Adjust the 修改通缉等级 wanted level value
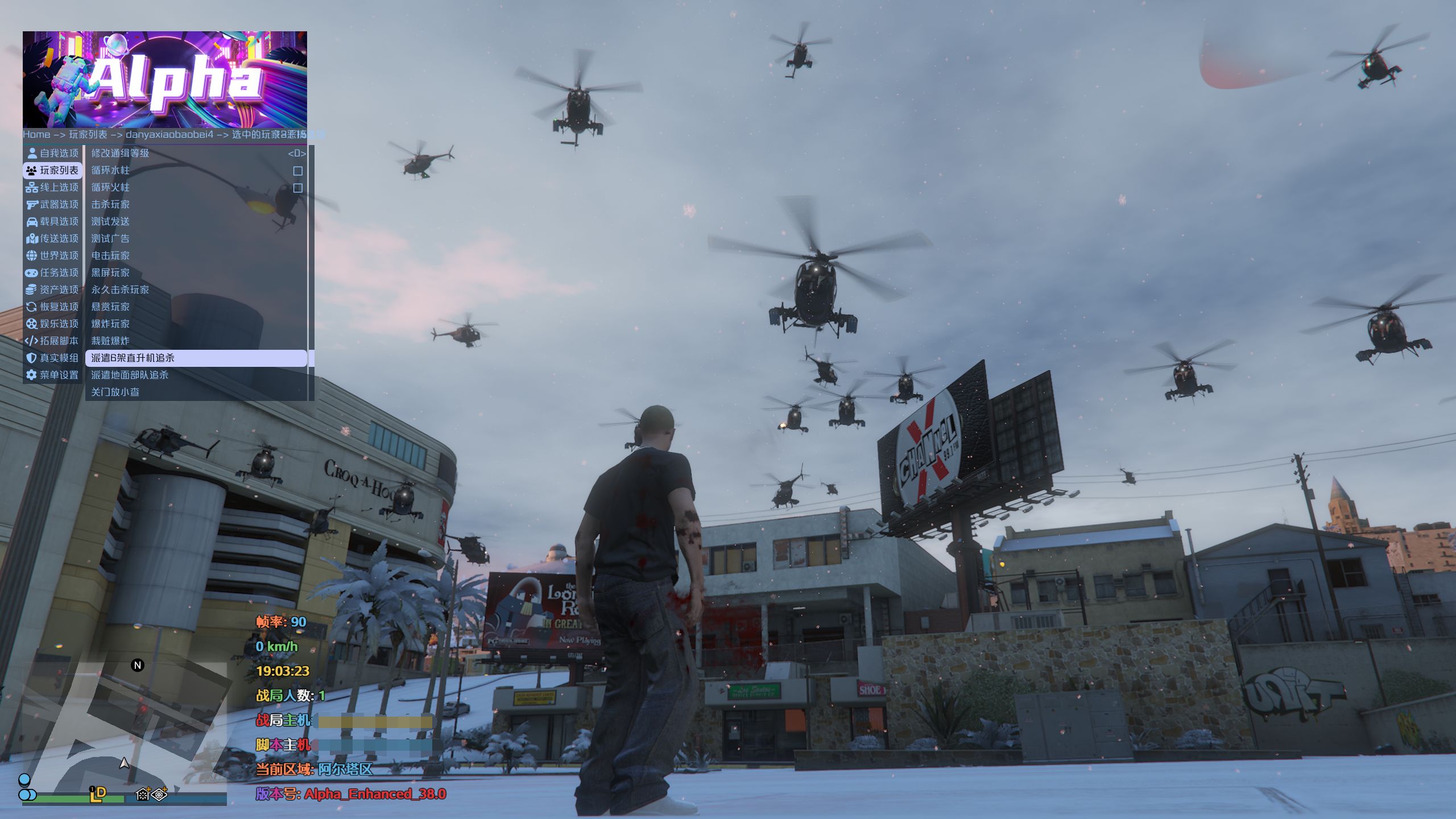Image resolution: width=1456 pixels, height=819 pixels. [296, 153]
